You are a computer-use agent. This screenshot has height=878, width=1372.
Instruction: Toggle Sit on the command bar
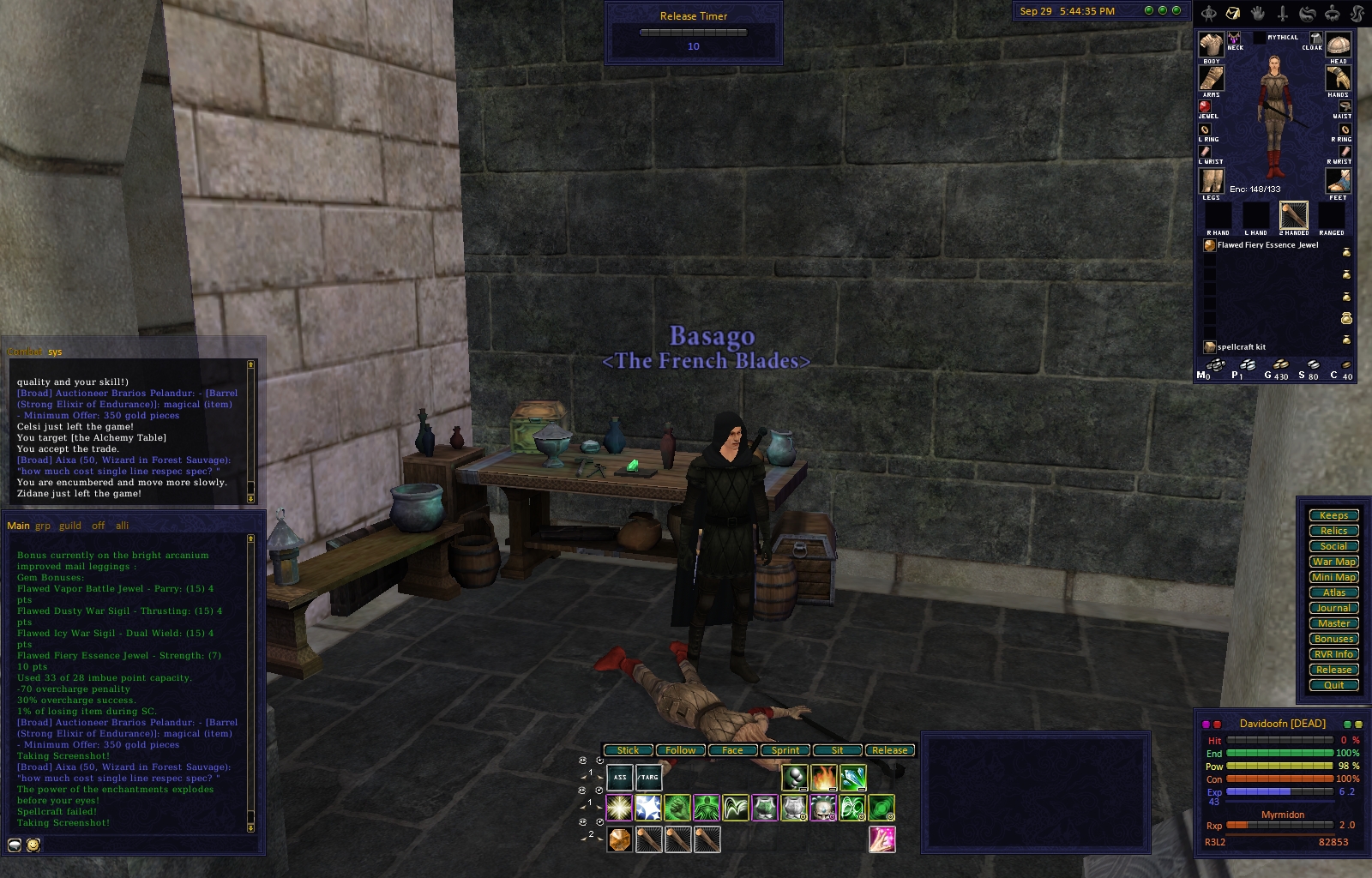[x=837, y=750]
